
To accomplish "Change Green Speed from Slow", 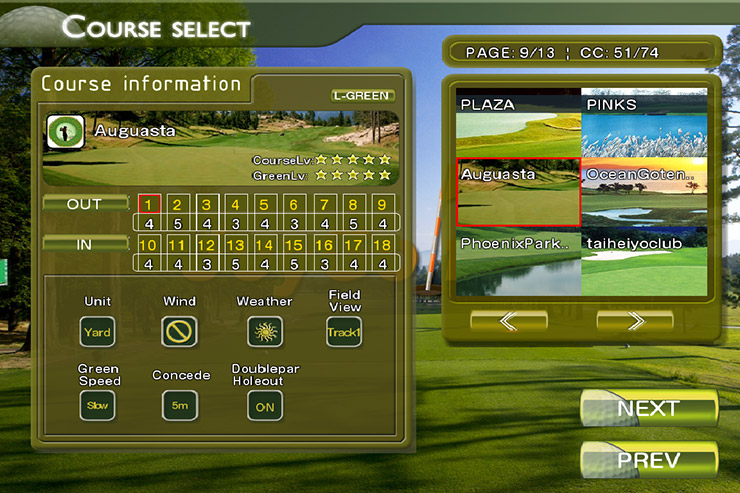I will (x=98, y=405).
